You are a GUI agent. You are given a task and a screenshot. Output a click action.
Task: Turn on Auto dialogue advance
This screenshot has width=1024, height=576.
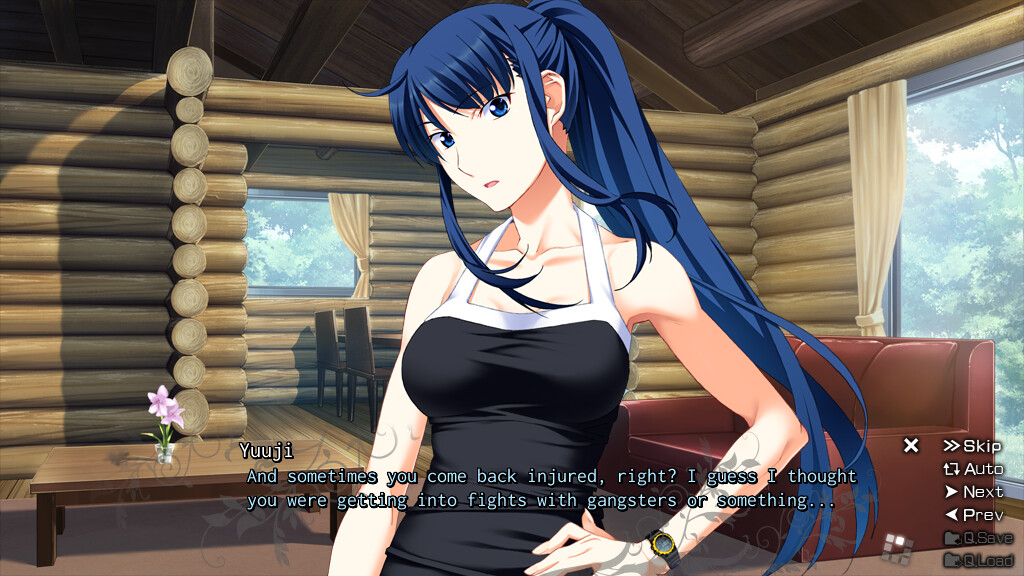click(973, 469)
